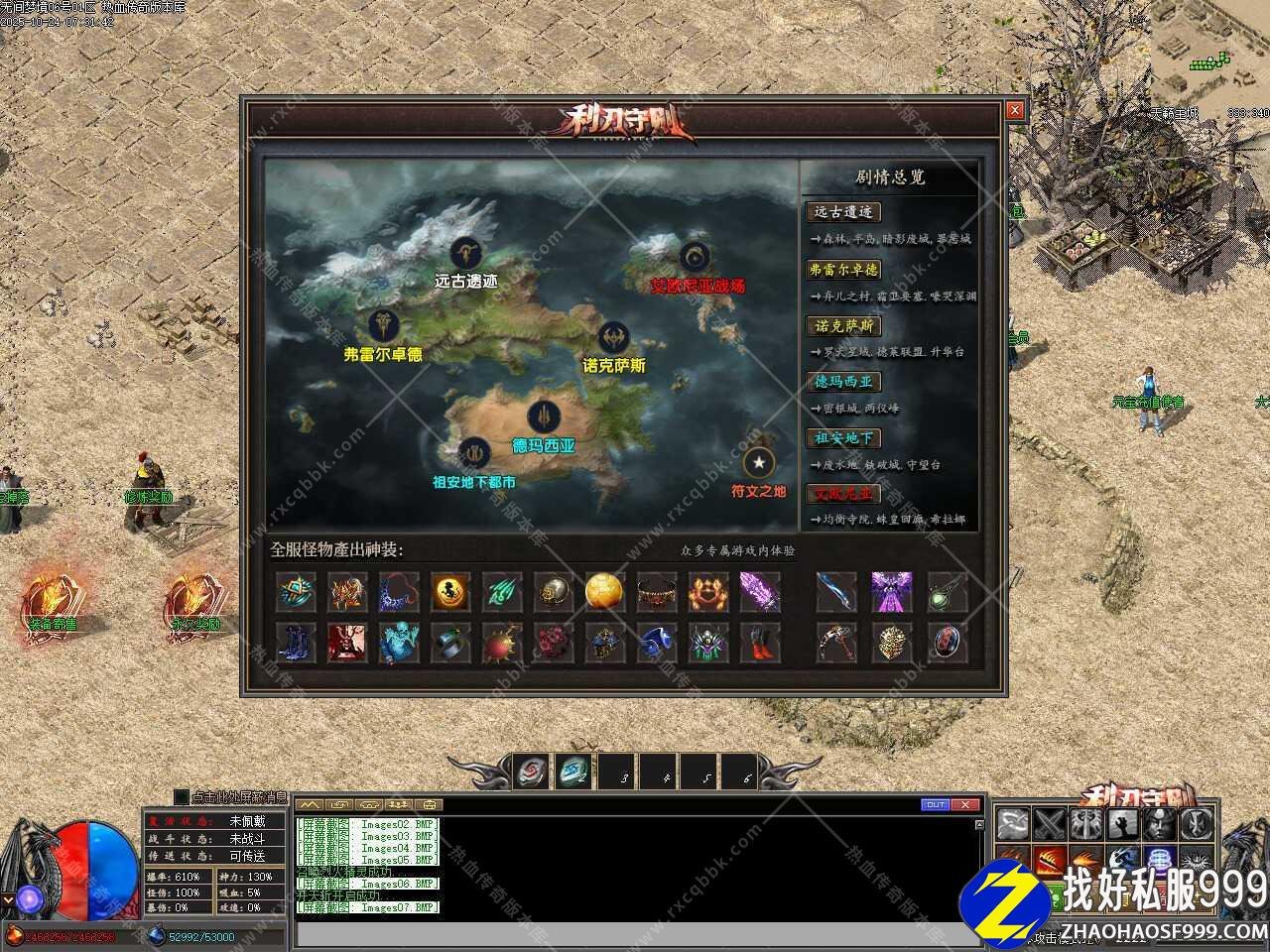Choose 弗雷尔卓德 in the story list
1270x952 pixels.
point(843,270)
